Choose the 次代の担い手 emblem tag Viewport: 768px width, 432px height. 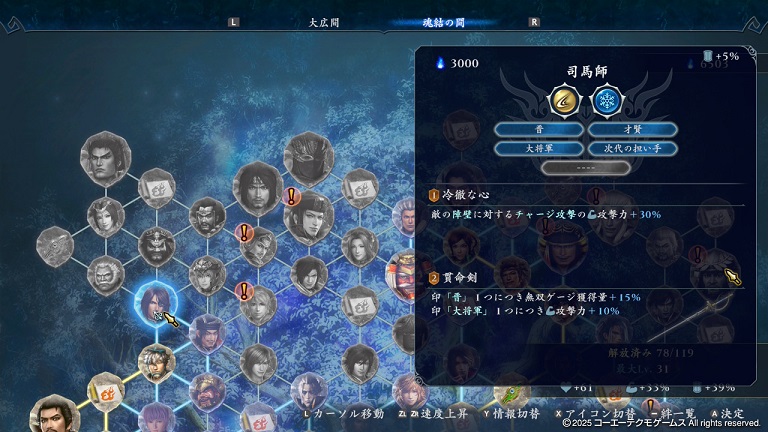point(632,148)
